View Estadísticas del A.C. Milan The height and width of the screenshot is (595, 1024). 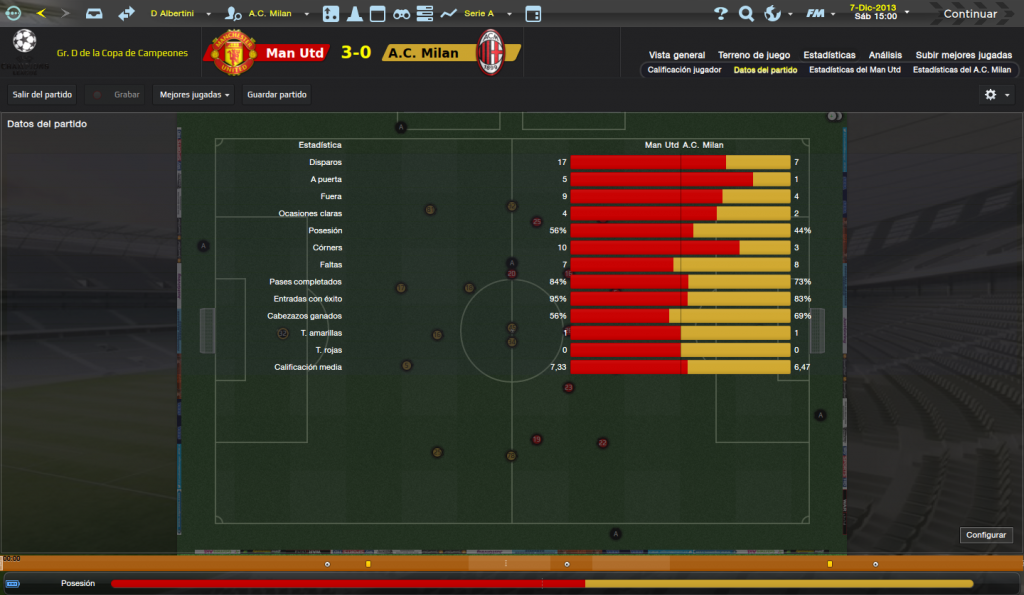tap(961, 70)
